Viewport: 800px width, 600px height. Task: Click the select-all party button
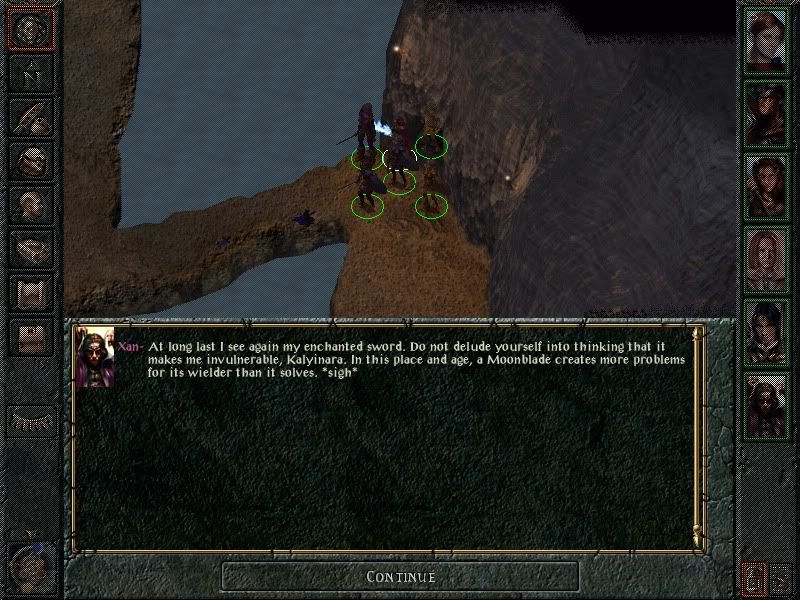pos(781,577)
